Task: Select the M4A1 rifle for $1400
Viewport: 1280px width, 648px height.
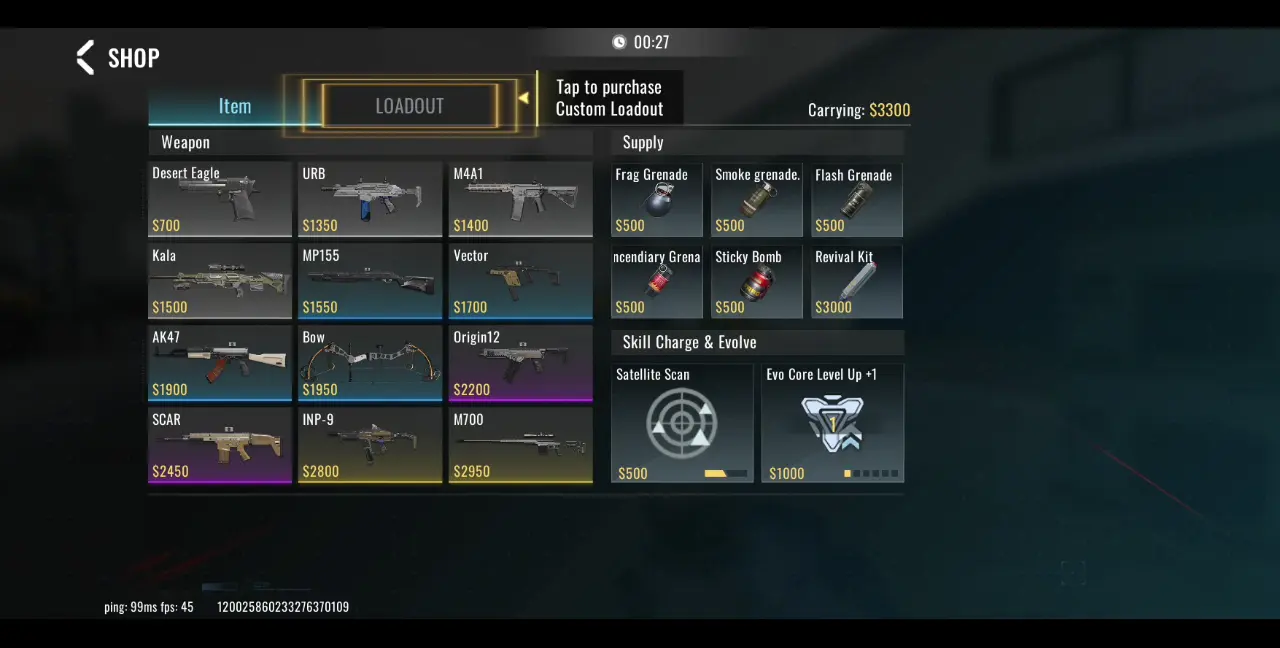Action: pos(520,199)
